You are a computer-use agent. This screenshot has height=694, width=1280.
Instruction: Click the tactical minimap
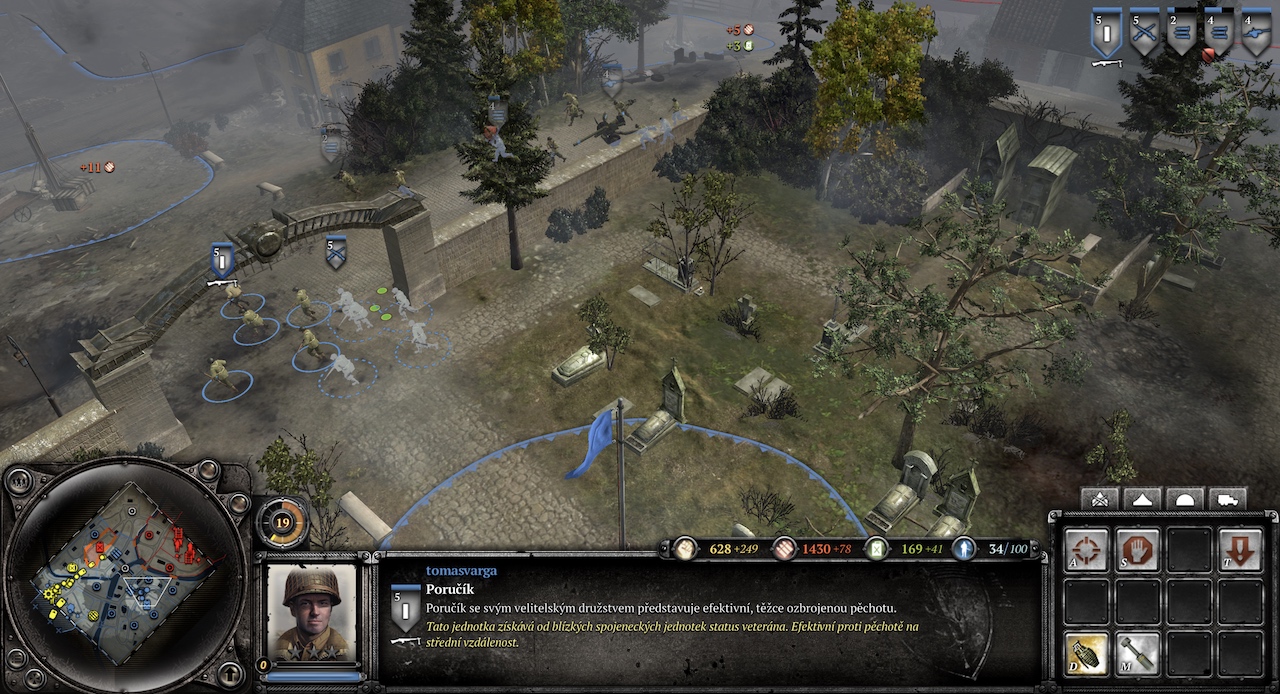[124, 574]
